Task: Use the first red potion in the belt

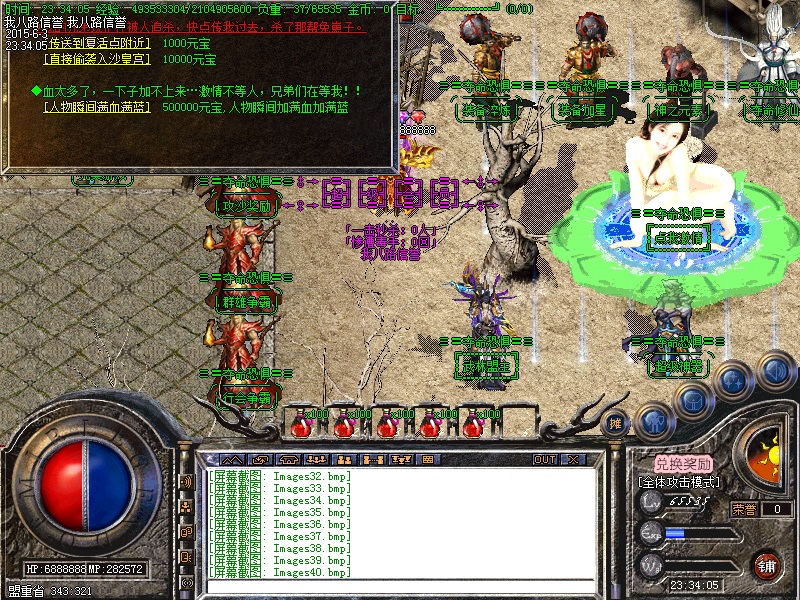Action: coord(299,426)
